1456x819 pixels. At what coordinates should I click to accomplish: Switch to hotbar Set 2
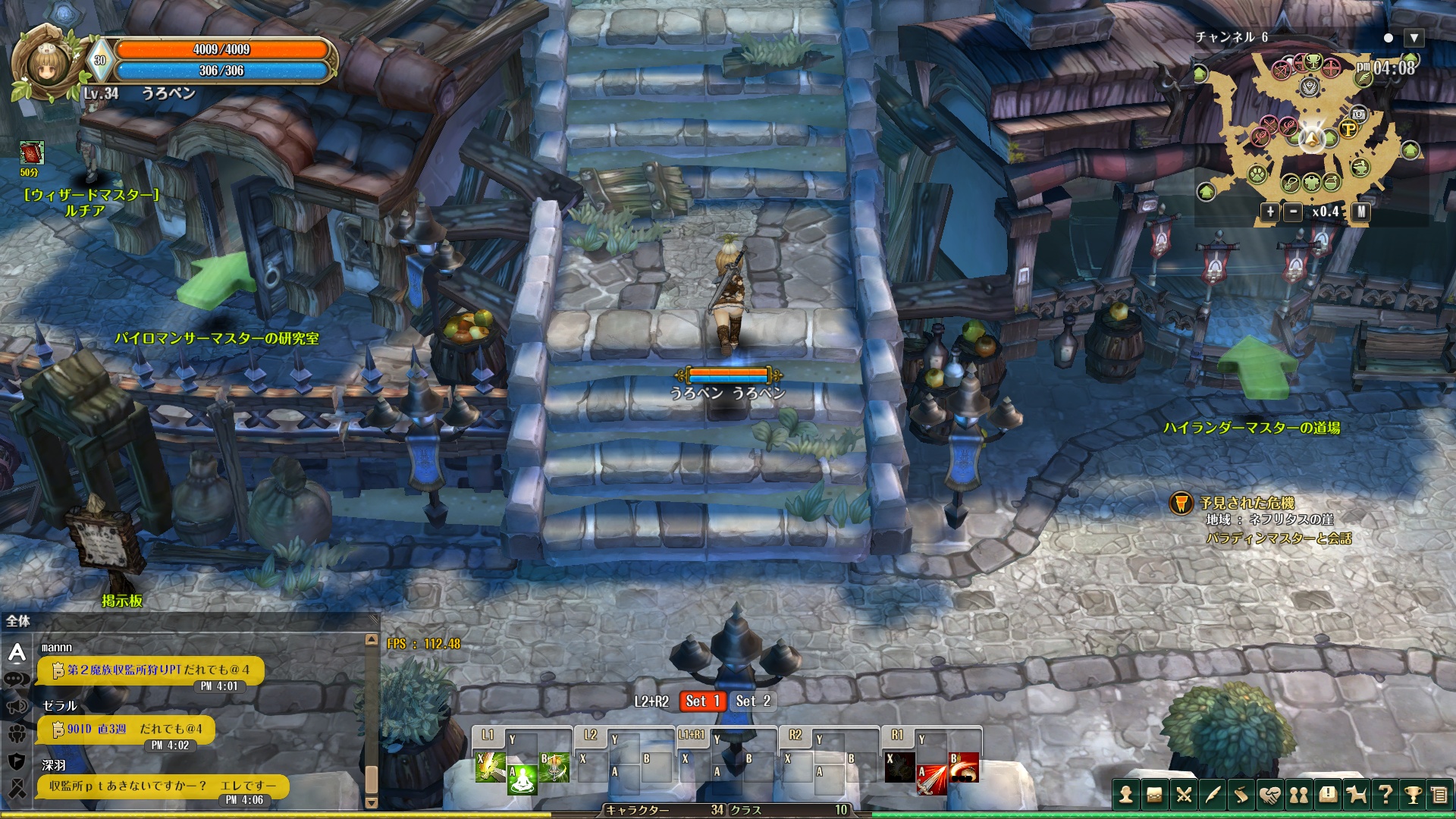[x=753, y=701]
